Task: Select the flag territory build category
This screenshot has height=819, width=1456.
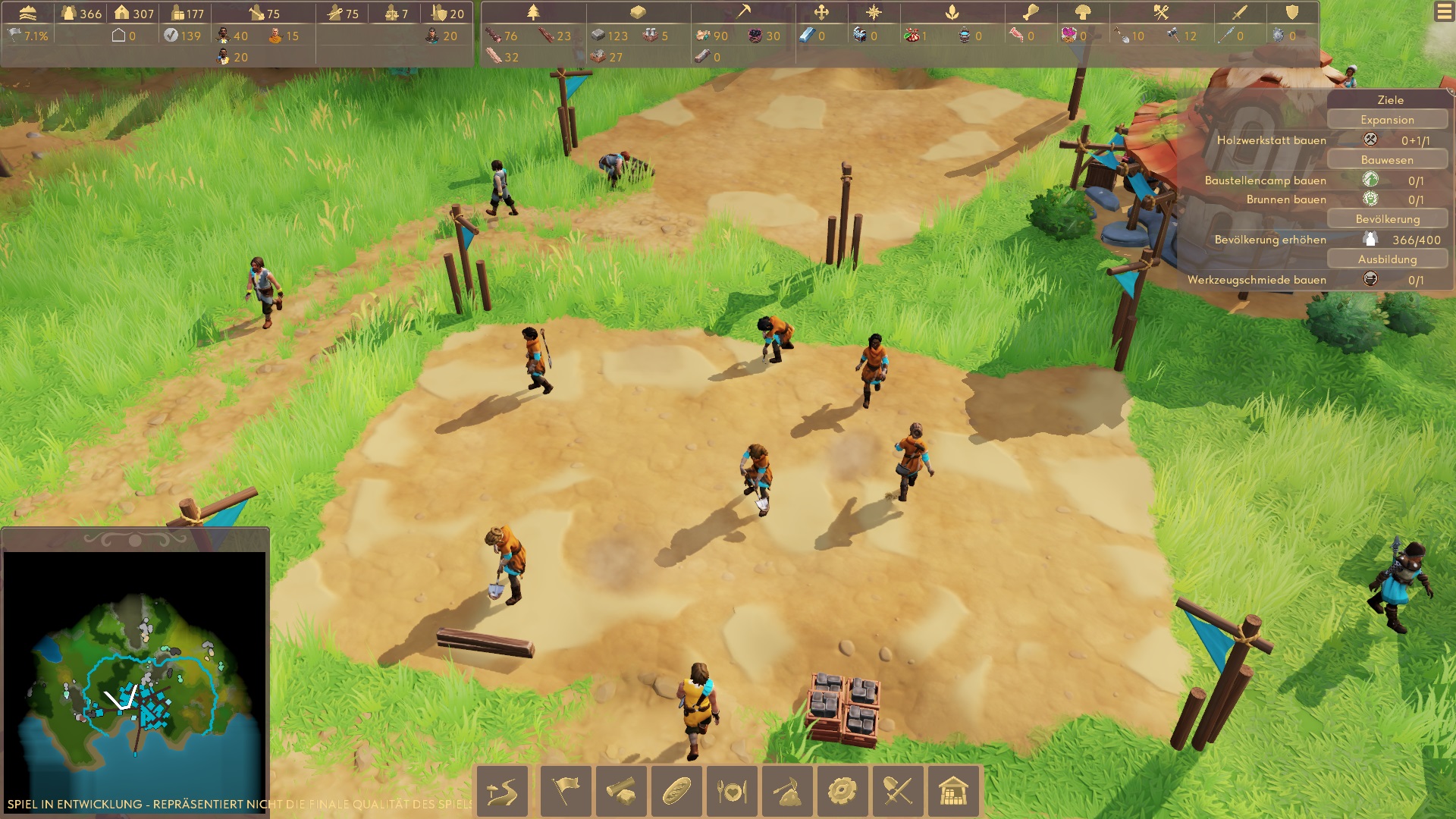Action: pos(566,791)
